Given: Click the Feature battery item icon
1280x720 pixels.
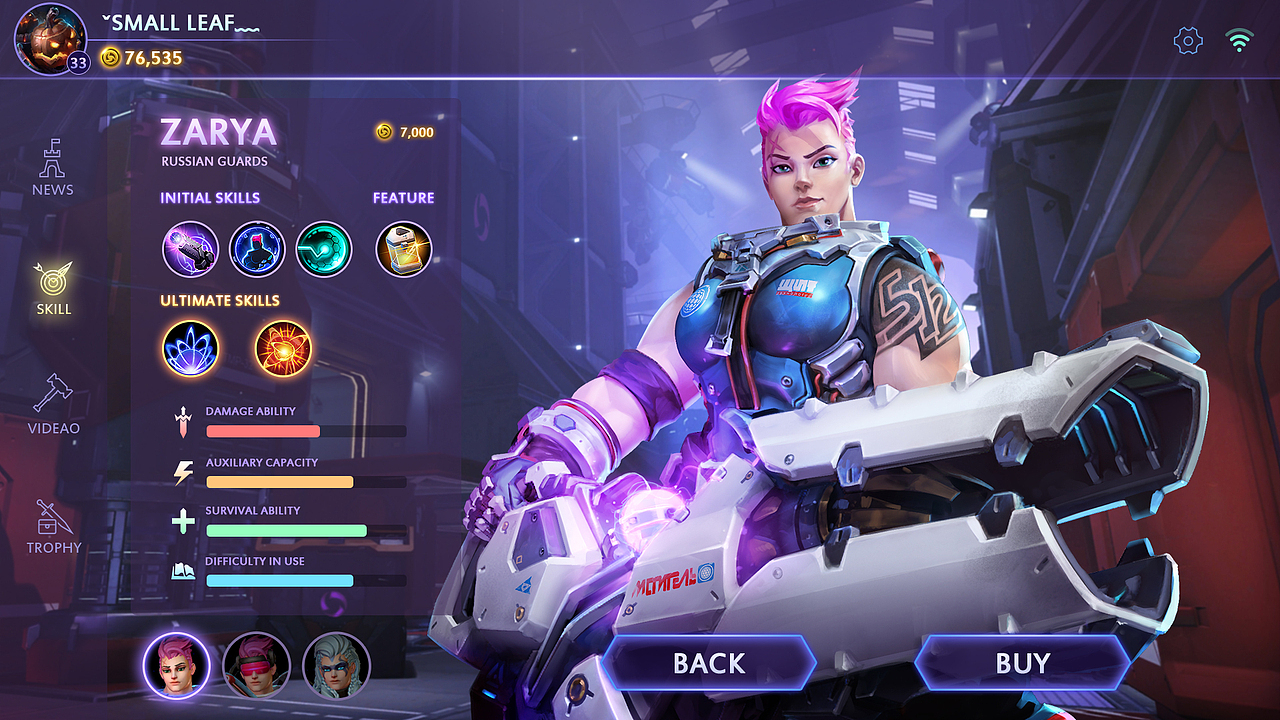Looking at the screenshot, I should coord(403,249).
